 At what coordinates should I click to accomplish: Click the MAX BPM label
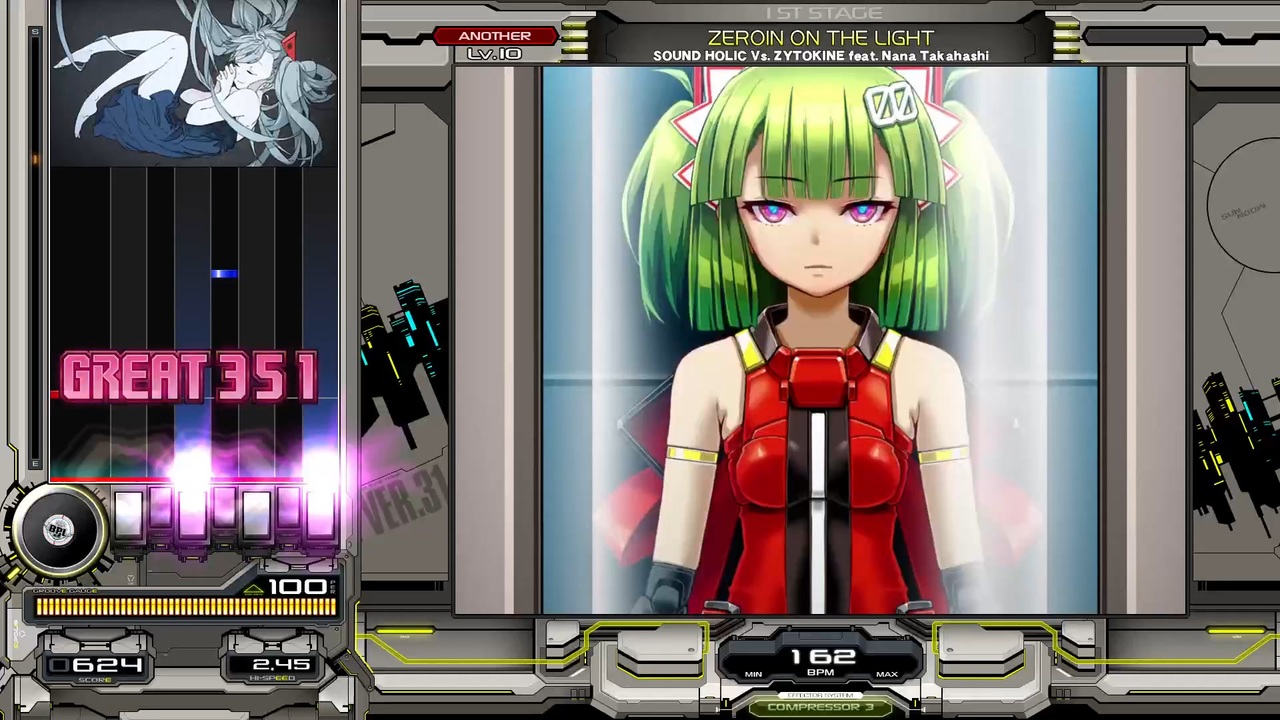click(887, 674)
